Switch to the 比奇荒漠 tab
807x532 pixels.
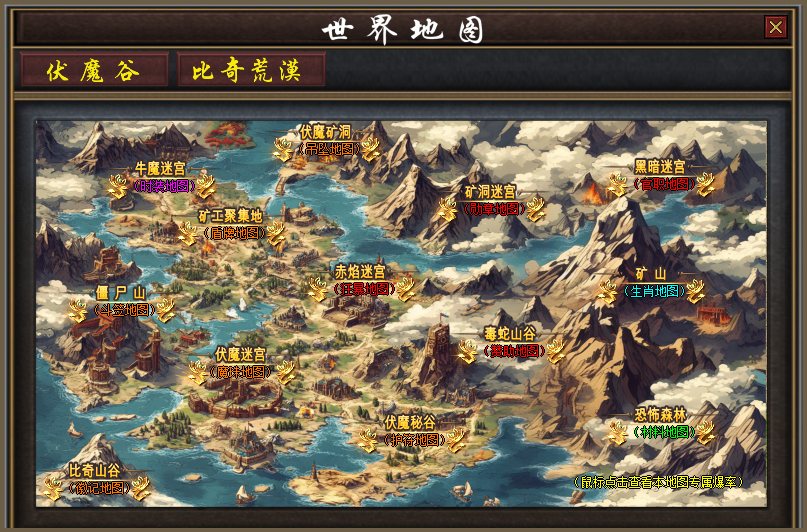[251, 71]
